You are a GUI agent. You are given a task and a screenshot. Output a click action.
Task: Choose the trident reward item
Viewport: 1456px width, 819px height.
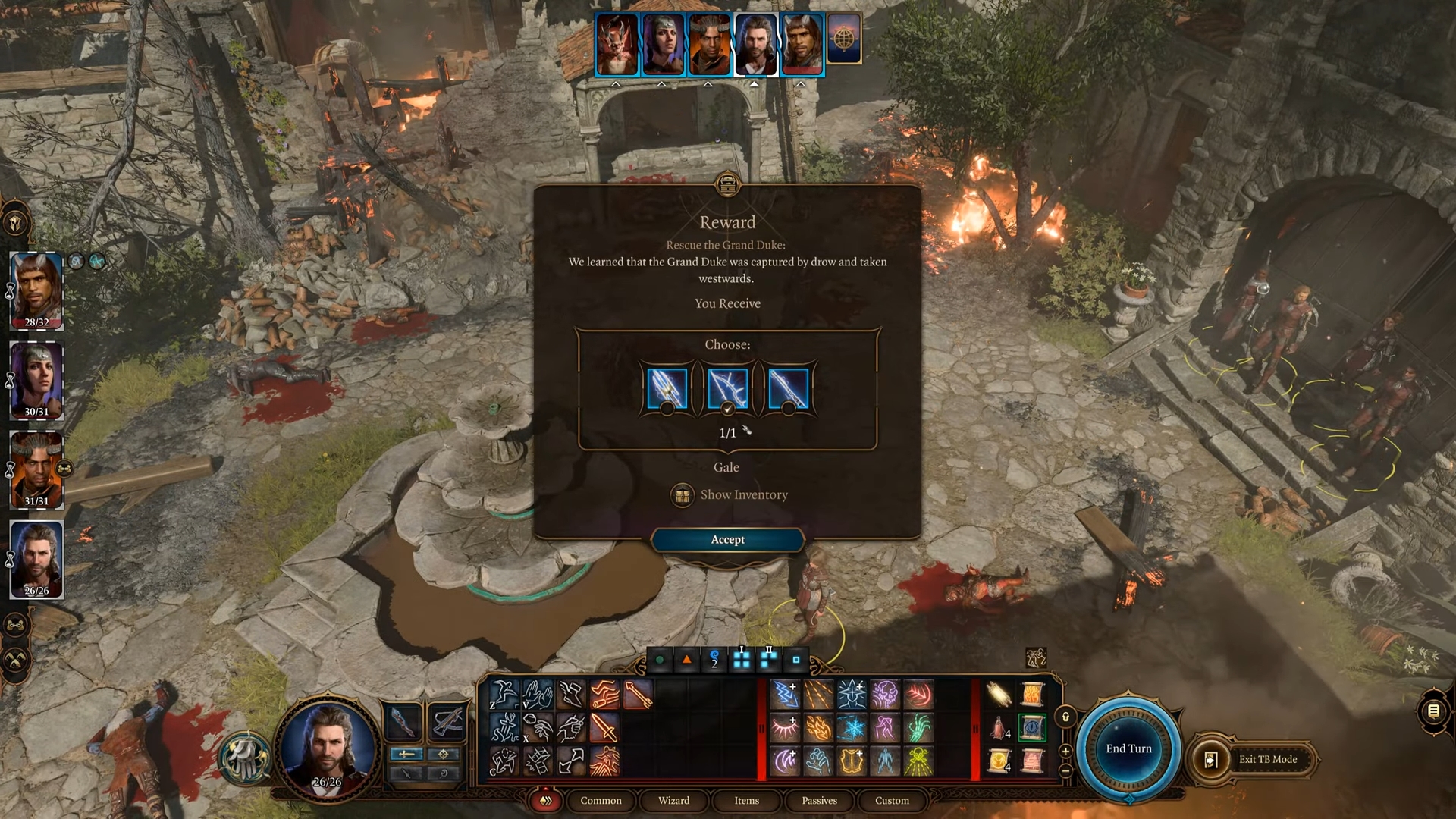pyautogui.click(x=667, y=388)
